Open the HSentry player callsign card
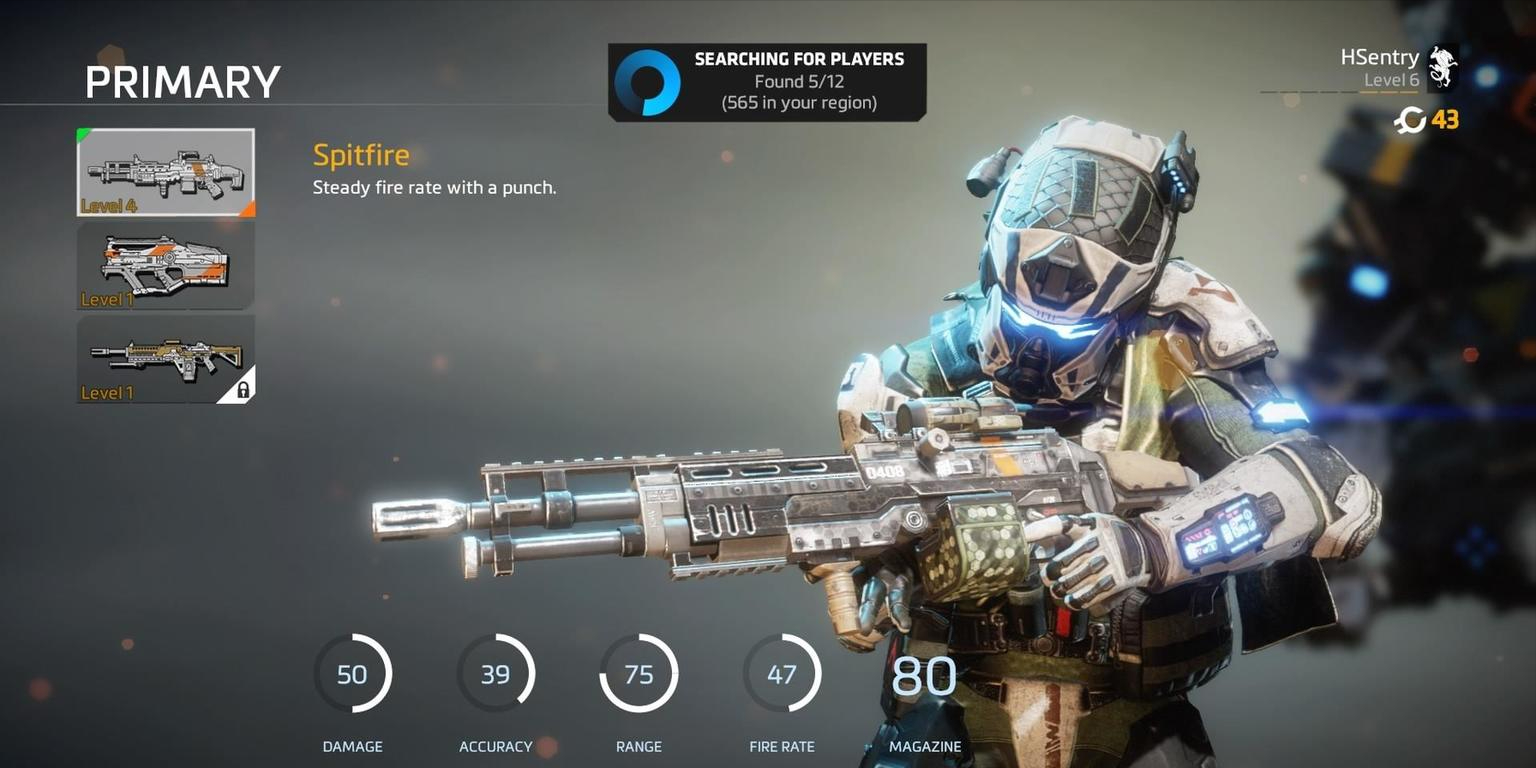The image size is (1536, 768). pos(1398,68)
